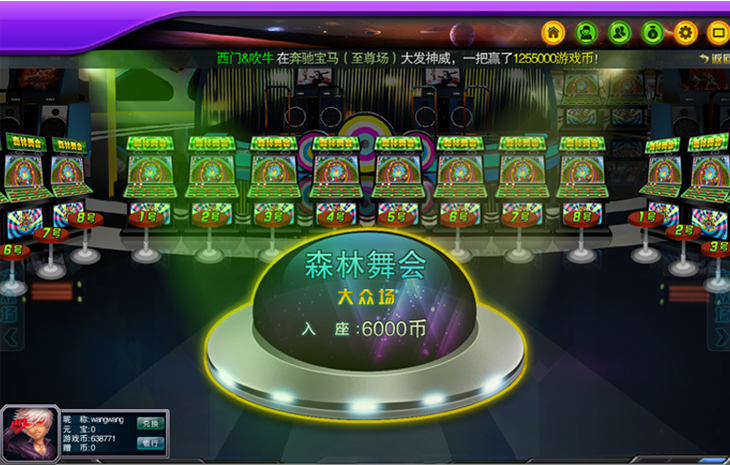Open the money bag icon
The height and width of the screenshot is (465, 730).
652,32
